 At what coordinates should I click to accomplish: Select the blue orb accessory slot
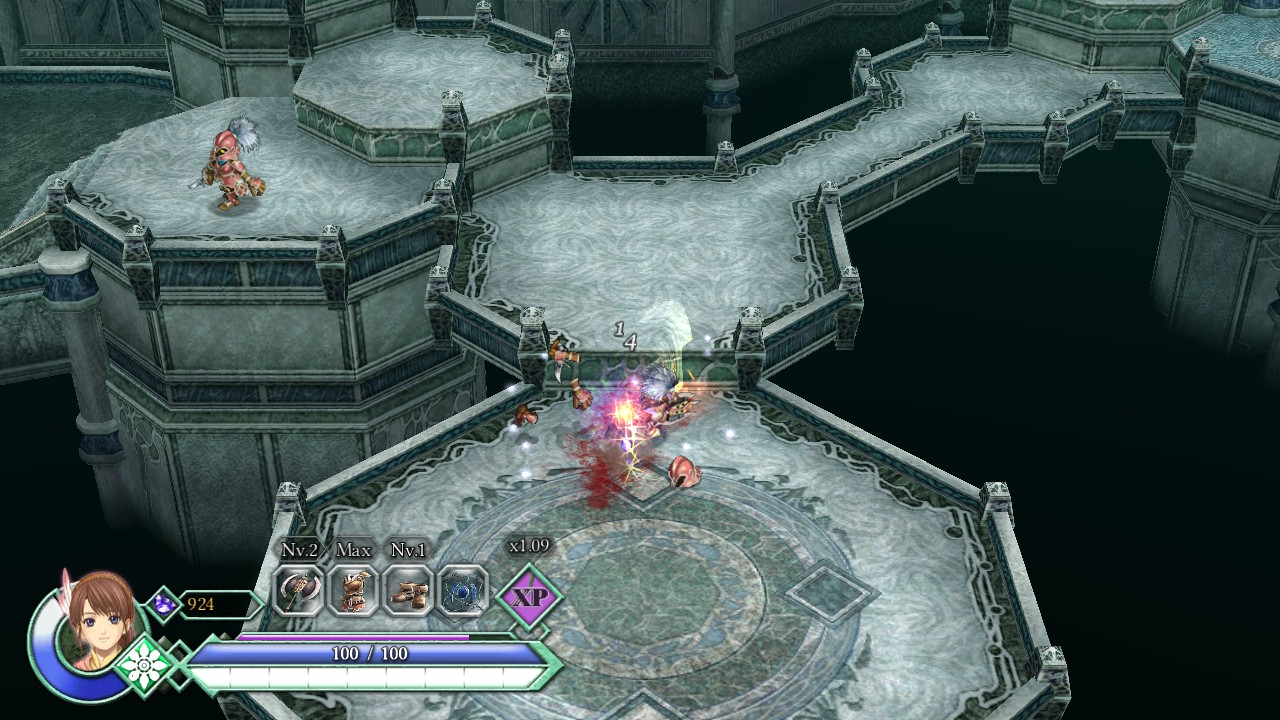coord(462,591)
